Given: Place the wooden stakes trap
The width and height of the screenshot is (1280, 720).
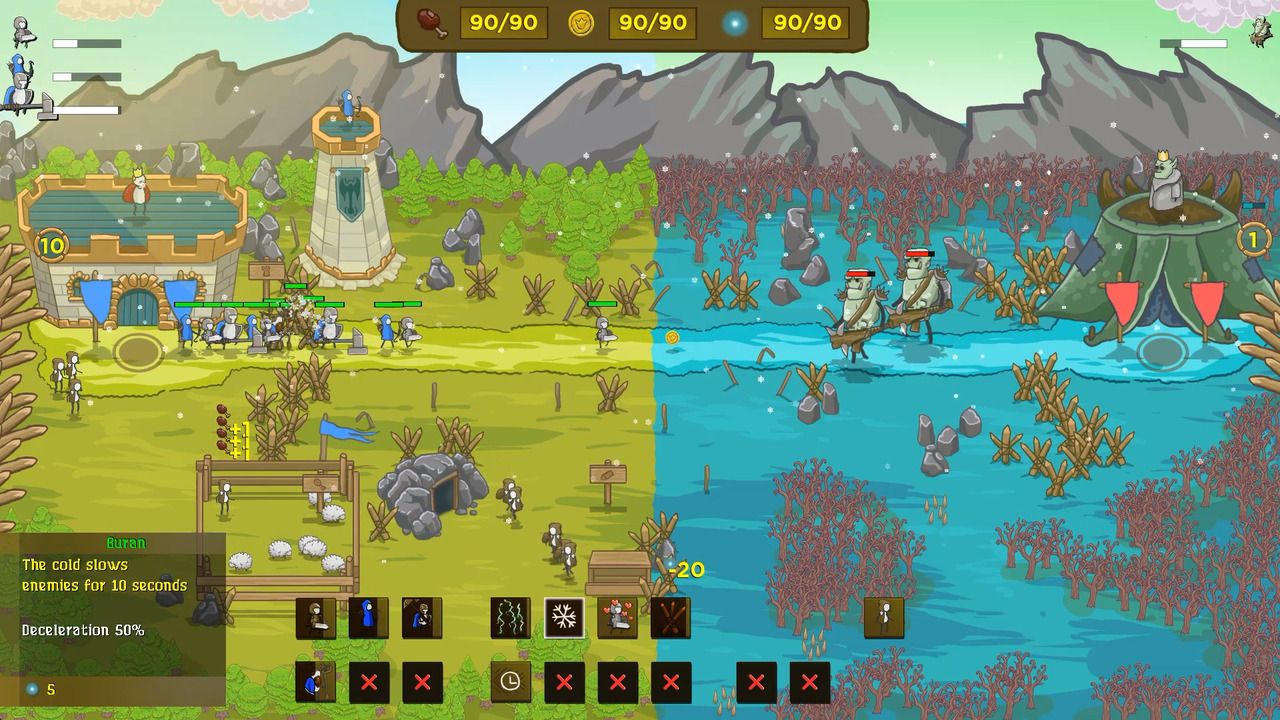Looking at the screenshot, I should point(670,618).
